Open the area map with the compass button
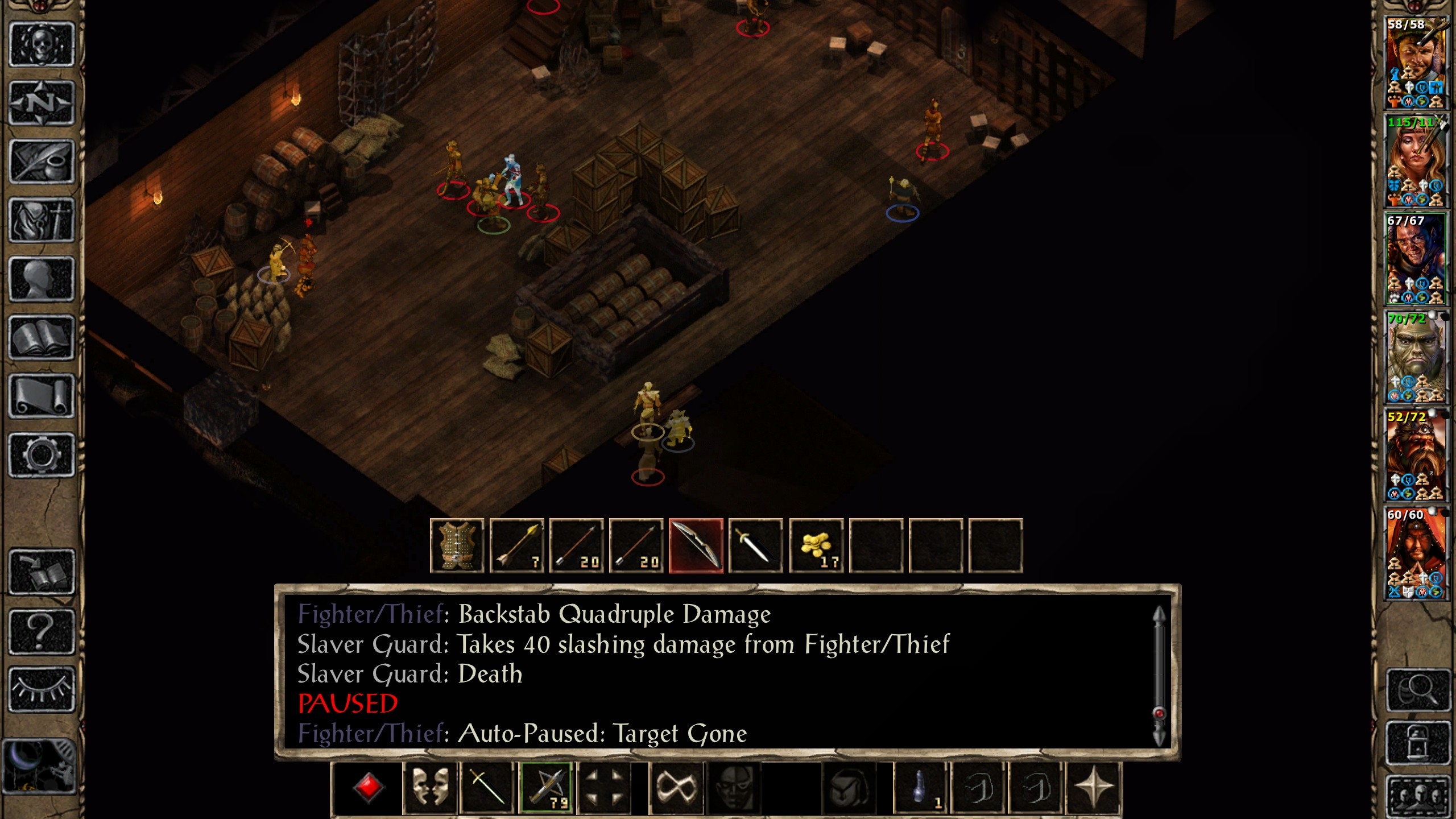 [x=42, y=104]
